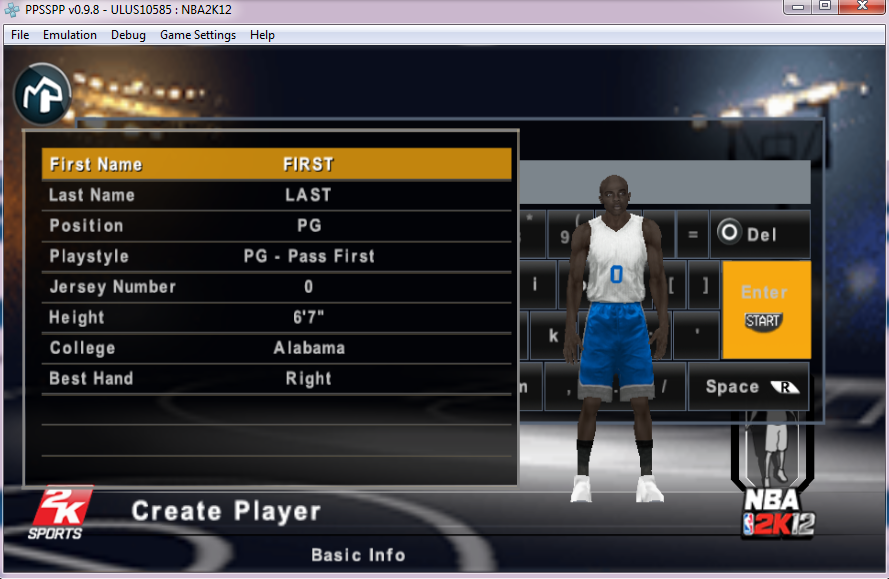Open the Game Settings menu
The height and width of the screenshot is (579, 889).
point(198,35)
